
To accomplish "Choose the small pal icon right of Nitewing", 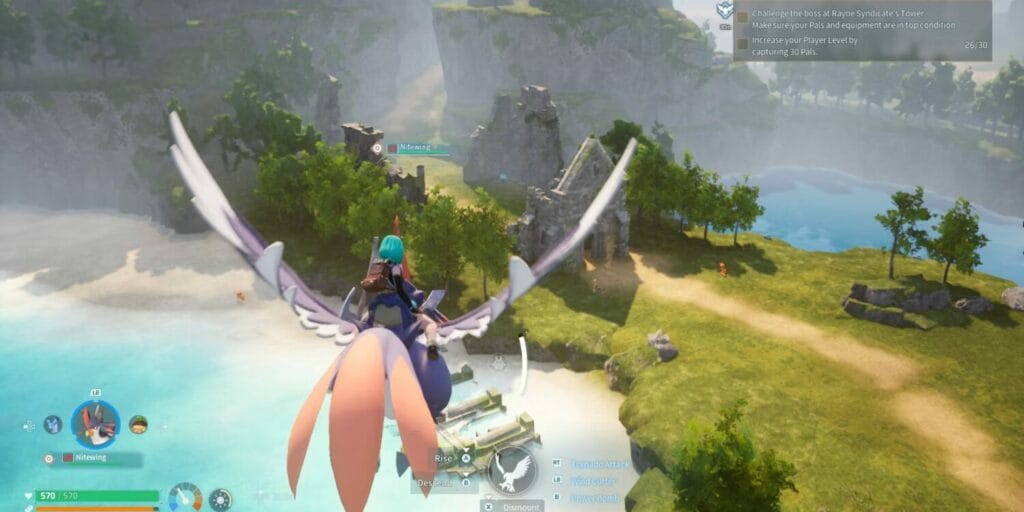I will point(138,424).
